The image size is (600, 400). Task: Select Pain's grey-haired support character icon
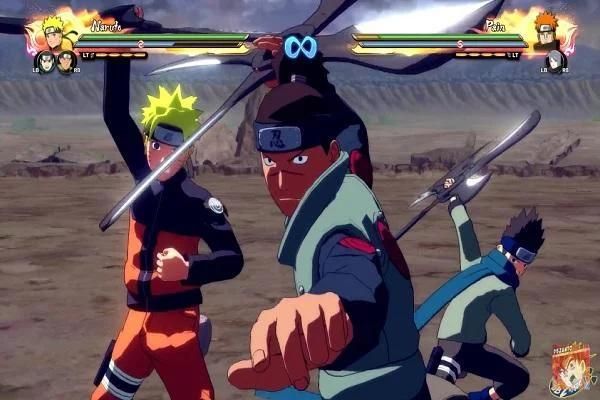tap(555, 61)
